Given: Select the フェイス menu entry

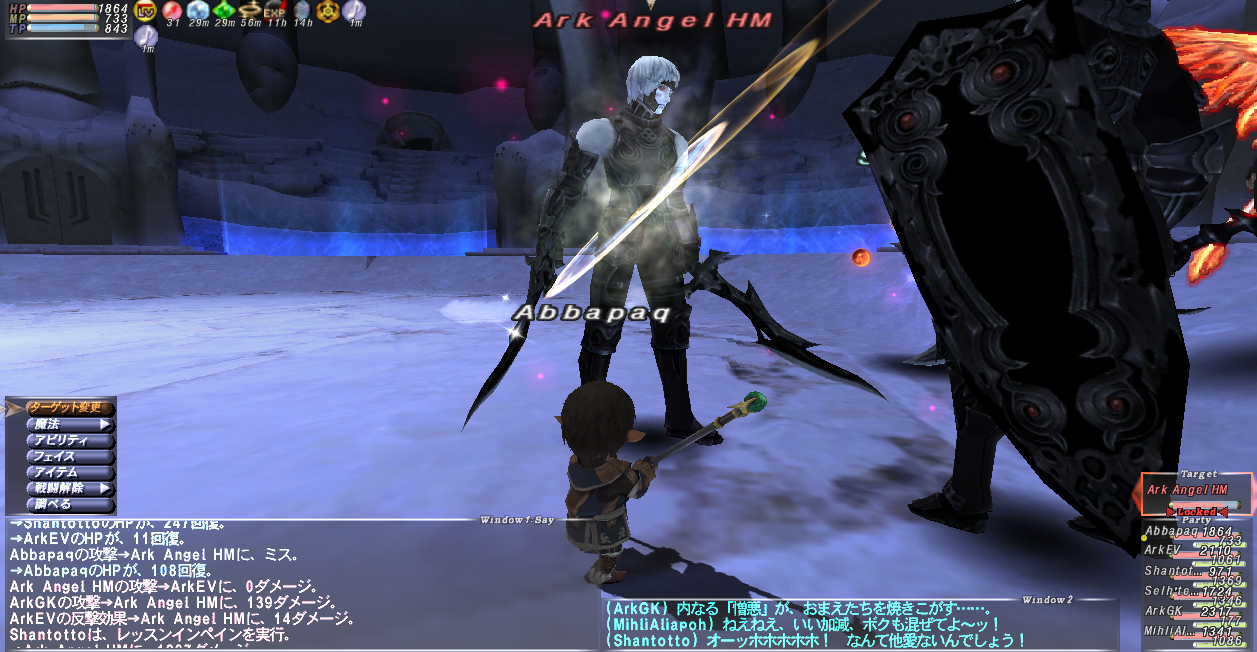Looking at the screenshot, I should coord(68,456).
